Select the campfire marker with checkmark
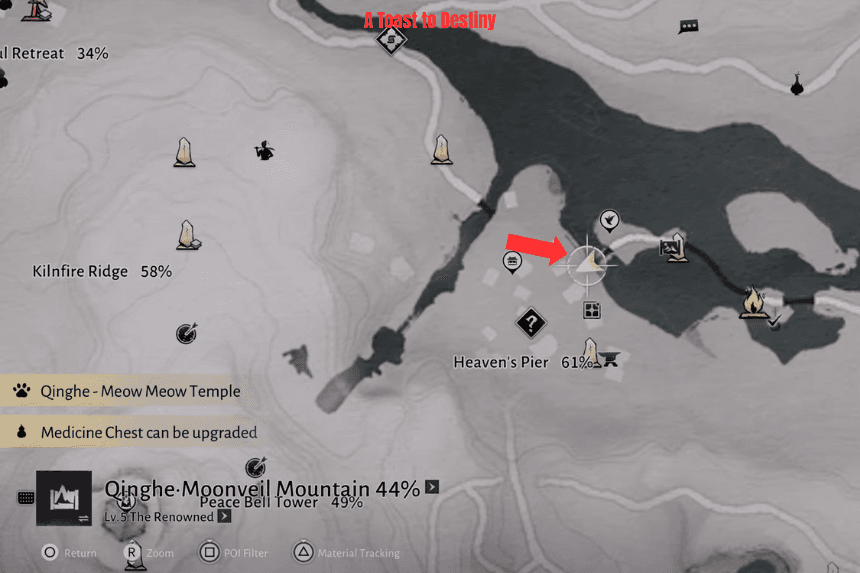Viewport: 860px width, 573px height. pos(754,302)
